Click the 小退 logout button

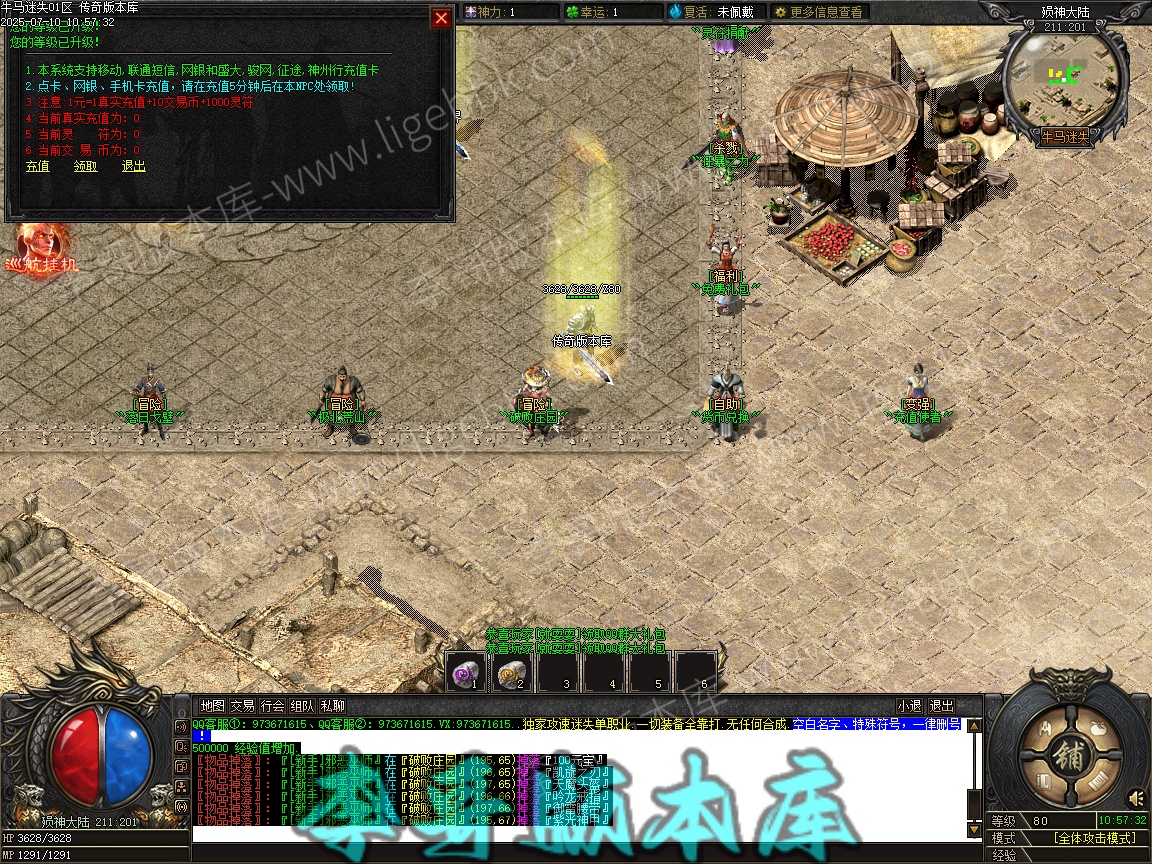click(x=909, y=706)
